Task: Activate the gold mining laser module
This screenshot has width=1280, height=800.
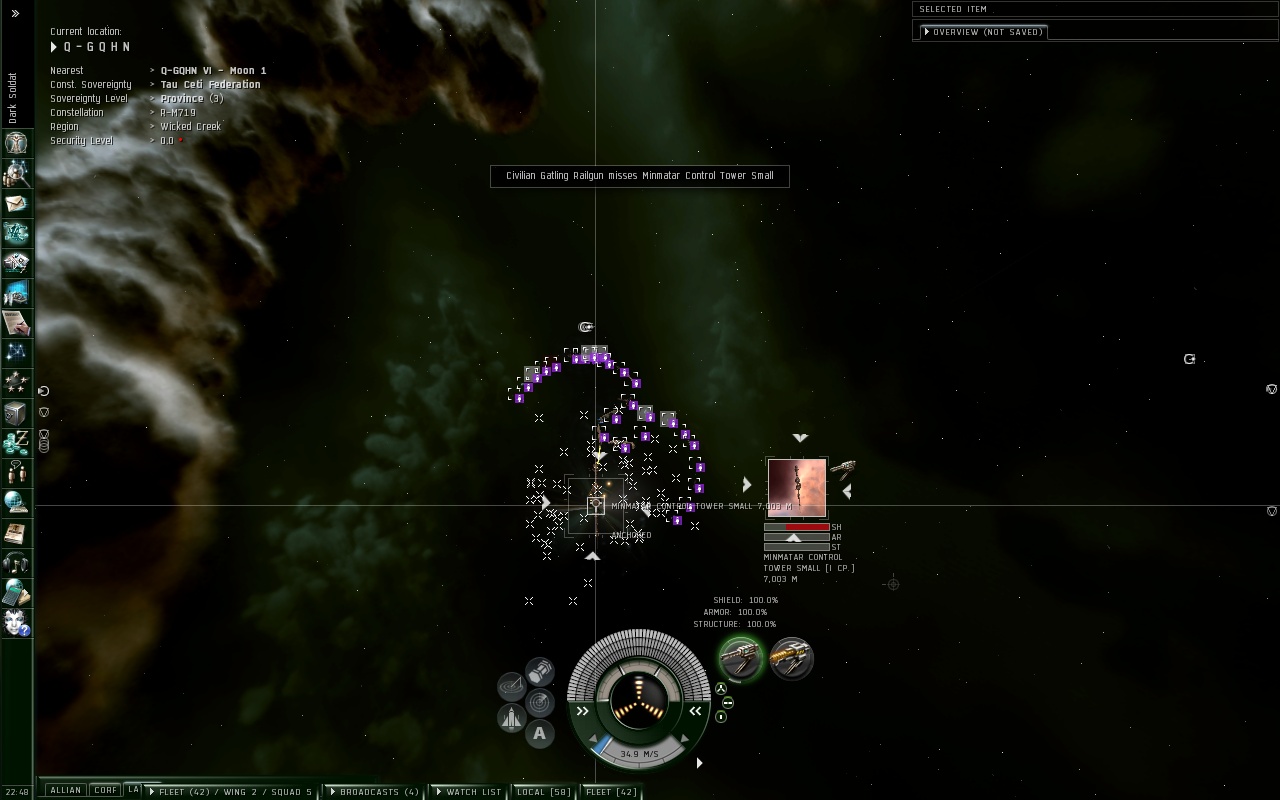Action: tap(792, 658)
